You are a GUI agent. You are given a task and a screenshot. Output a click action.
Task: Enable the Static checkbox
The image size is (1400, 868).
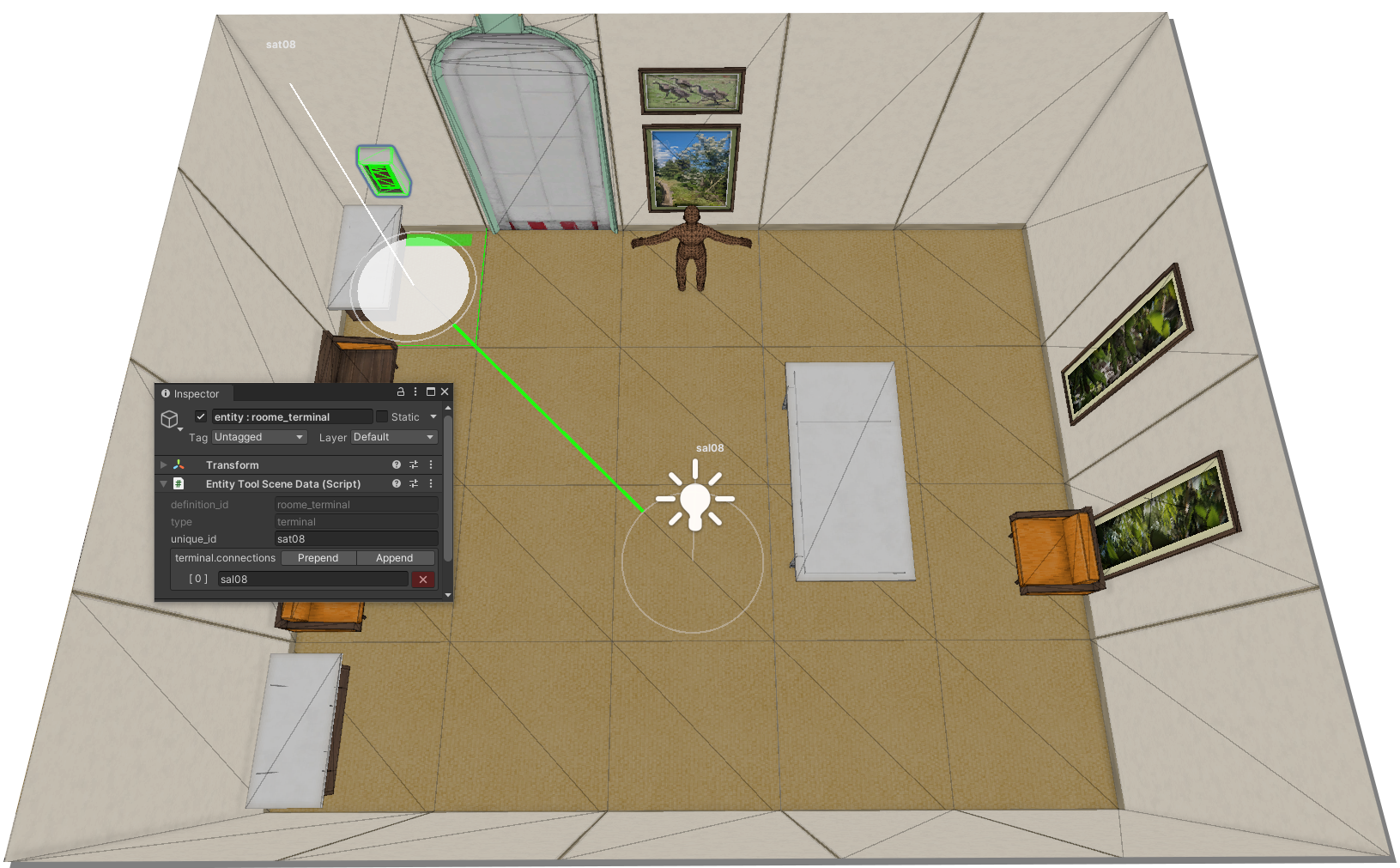[383, 416]
